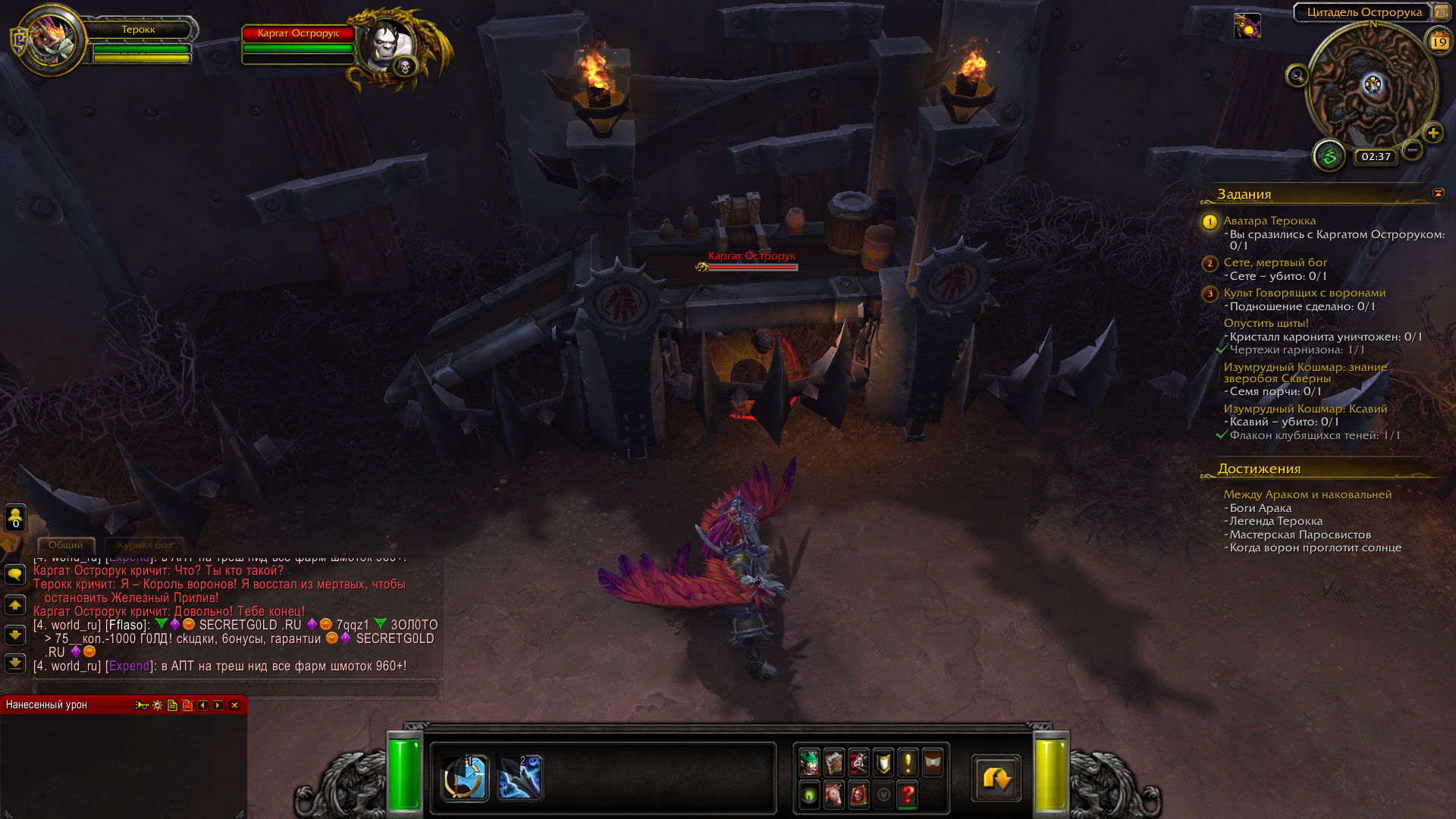1456x819 pixels.
Task: Open the minimap tracking magnifier button
Action: tap(1297, 75)
